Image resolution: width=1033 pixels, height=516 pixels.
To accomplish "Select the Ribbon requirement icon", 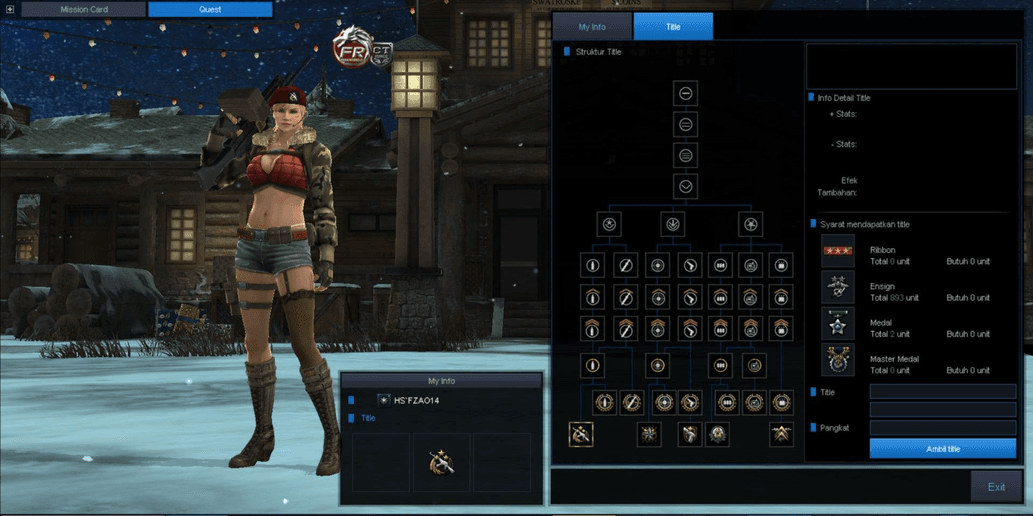I will click(838, 250).
